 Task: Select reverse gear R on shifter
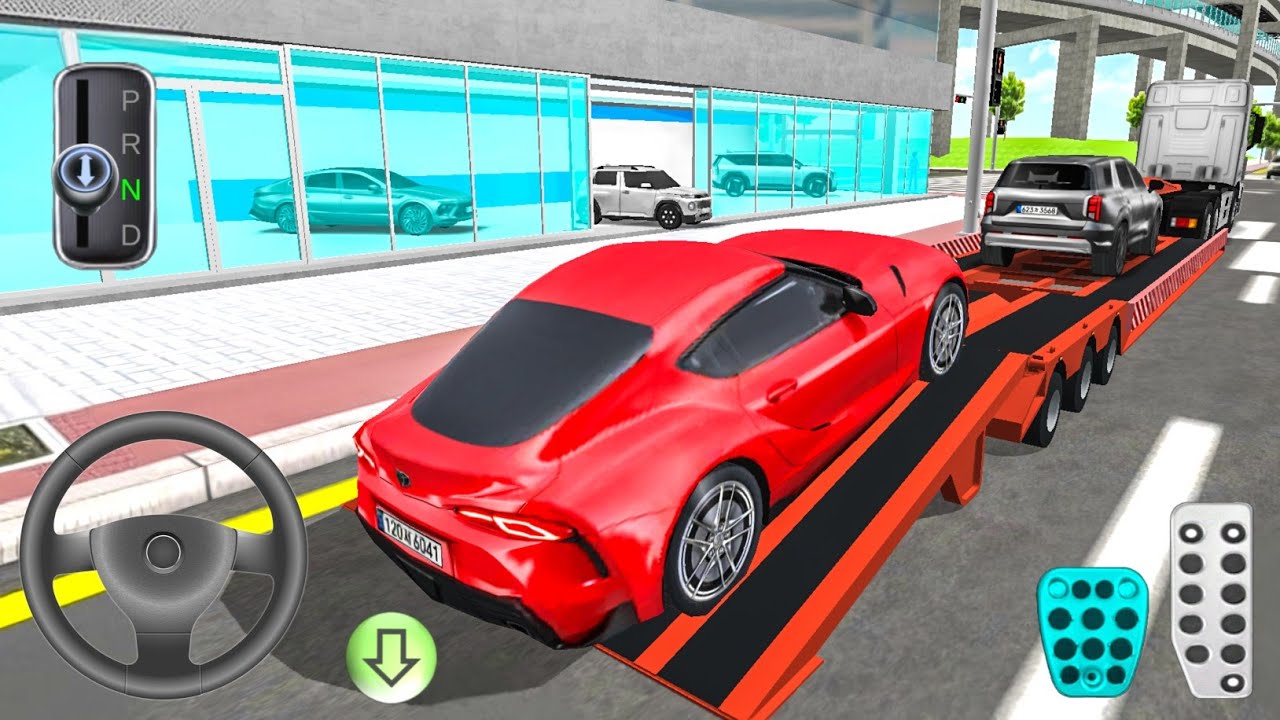tap(130, 145)
